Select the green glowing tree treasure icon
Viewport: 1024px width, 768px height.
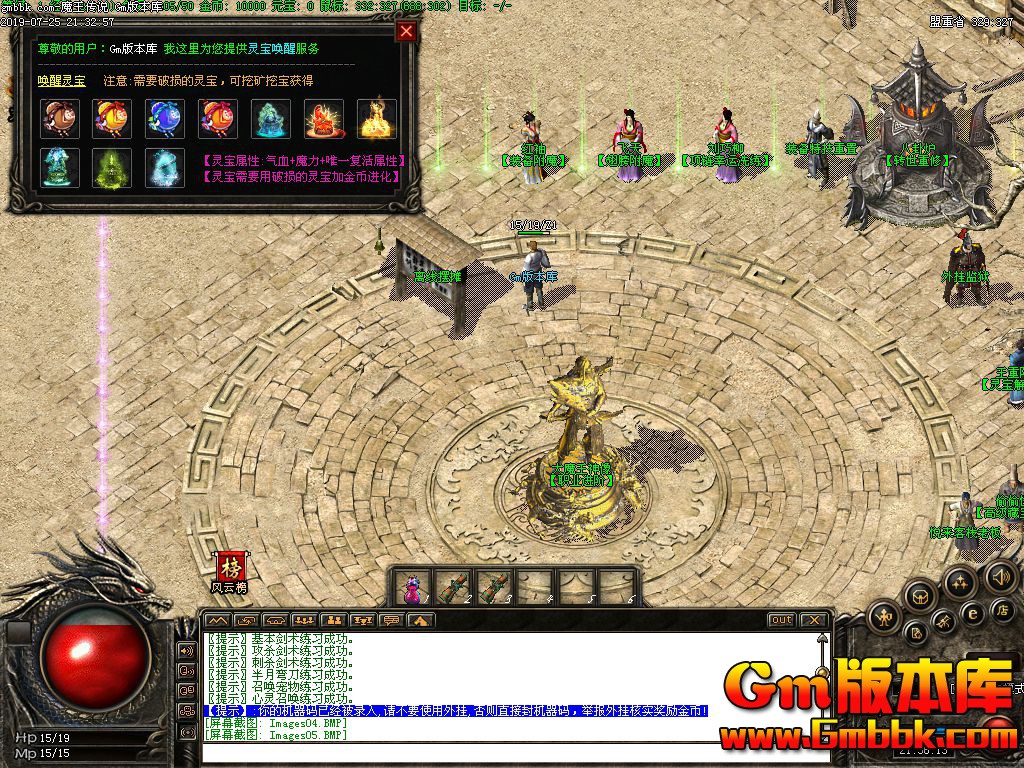pyautogui.click(x=113, y=167)
